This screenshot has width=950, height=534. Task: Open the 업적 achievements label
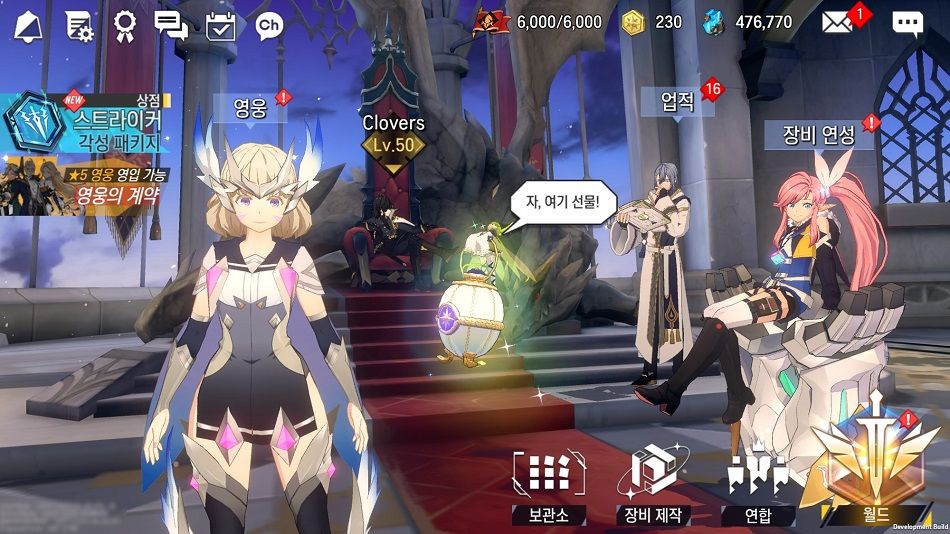point(677,100)
